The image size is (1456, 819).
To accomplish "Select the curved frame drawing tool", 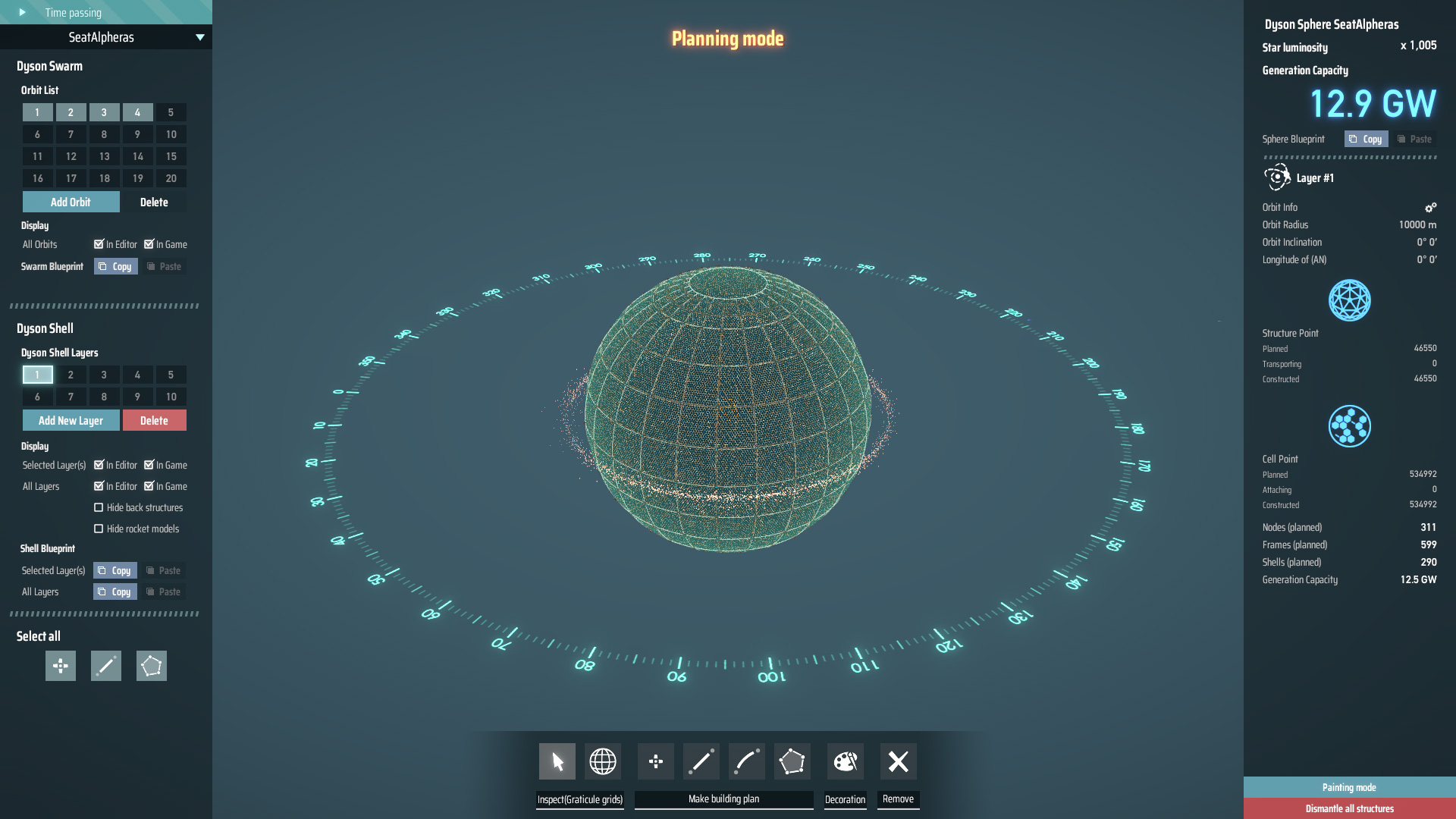I will [x=746, y=761].
